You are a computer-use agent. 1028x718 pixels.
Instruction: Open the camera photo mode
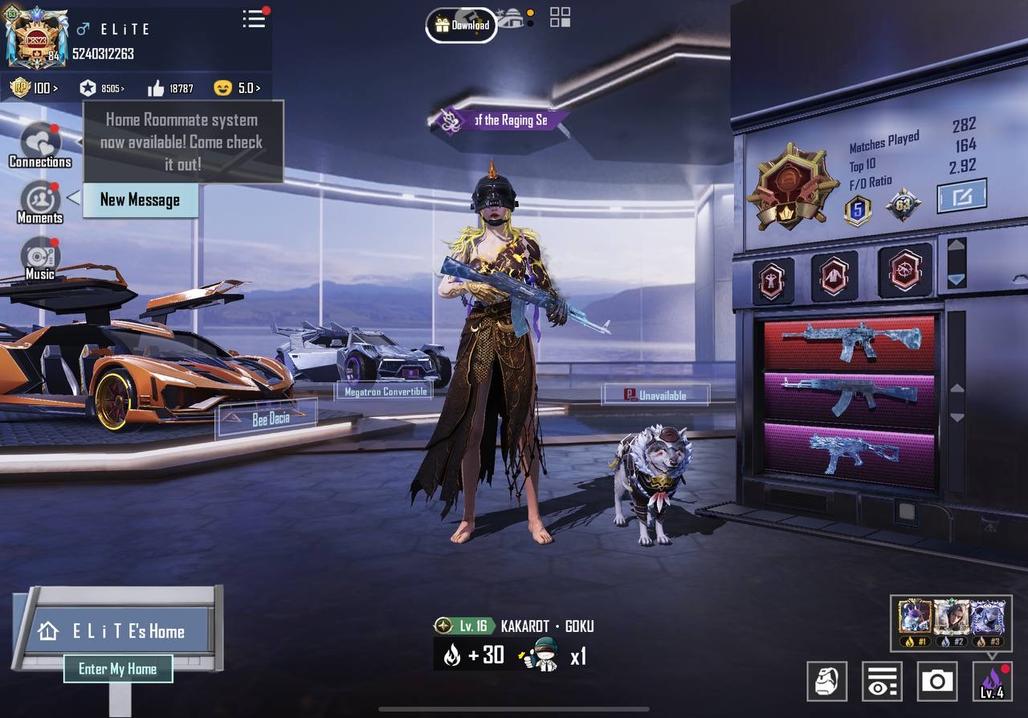937,681
